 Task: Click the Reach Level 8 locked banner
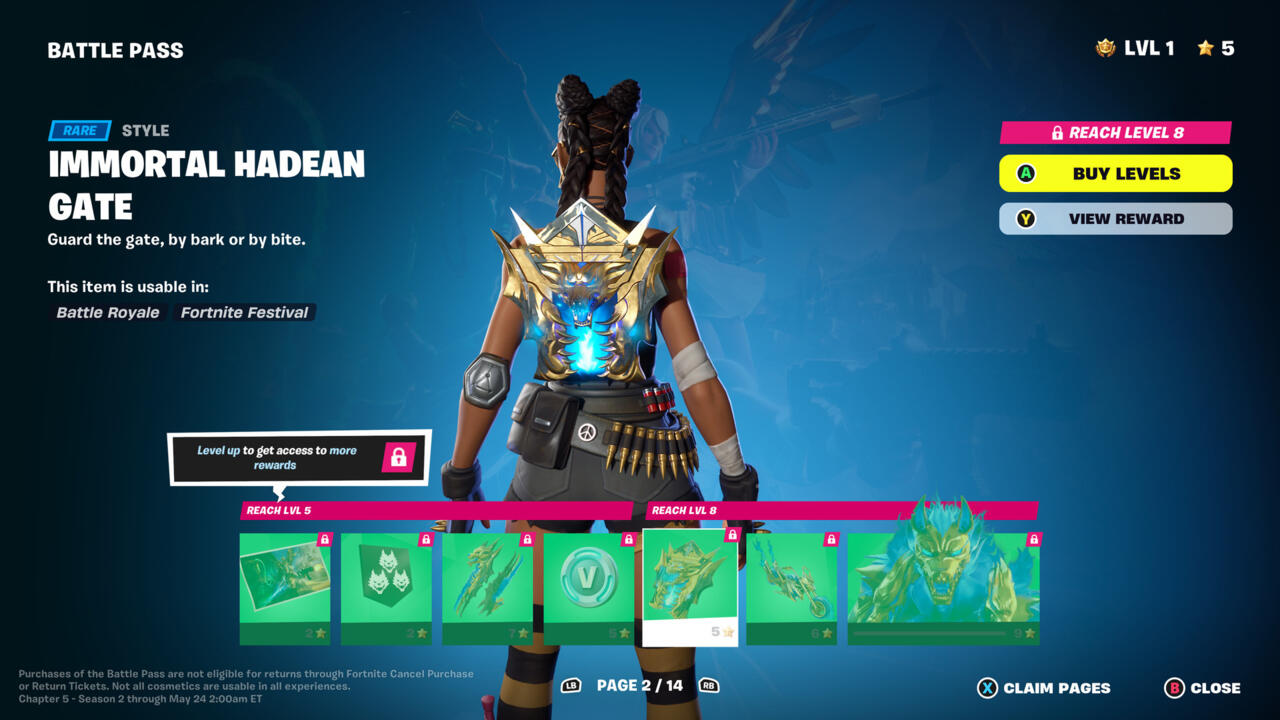(1115, 133)
